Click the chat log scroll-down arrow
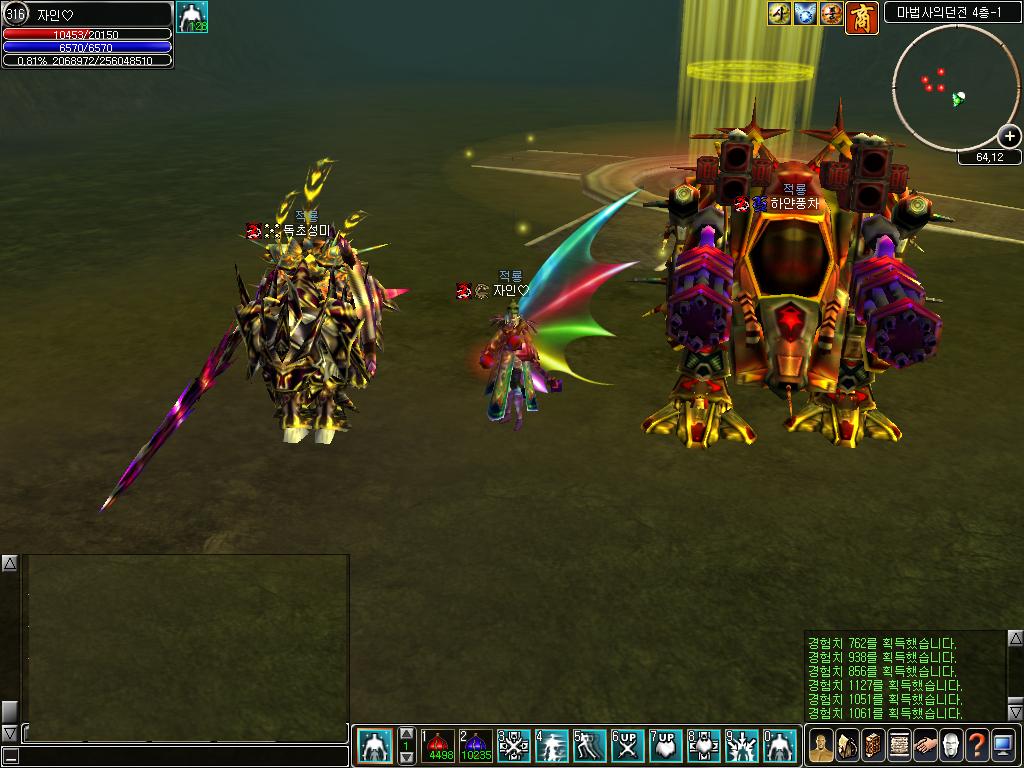 pos(9,733)
